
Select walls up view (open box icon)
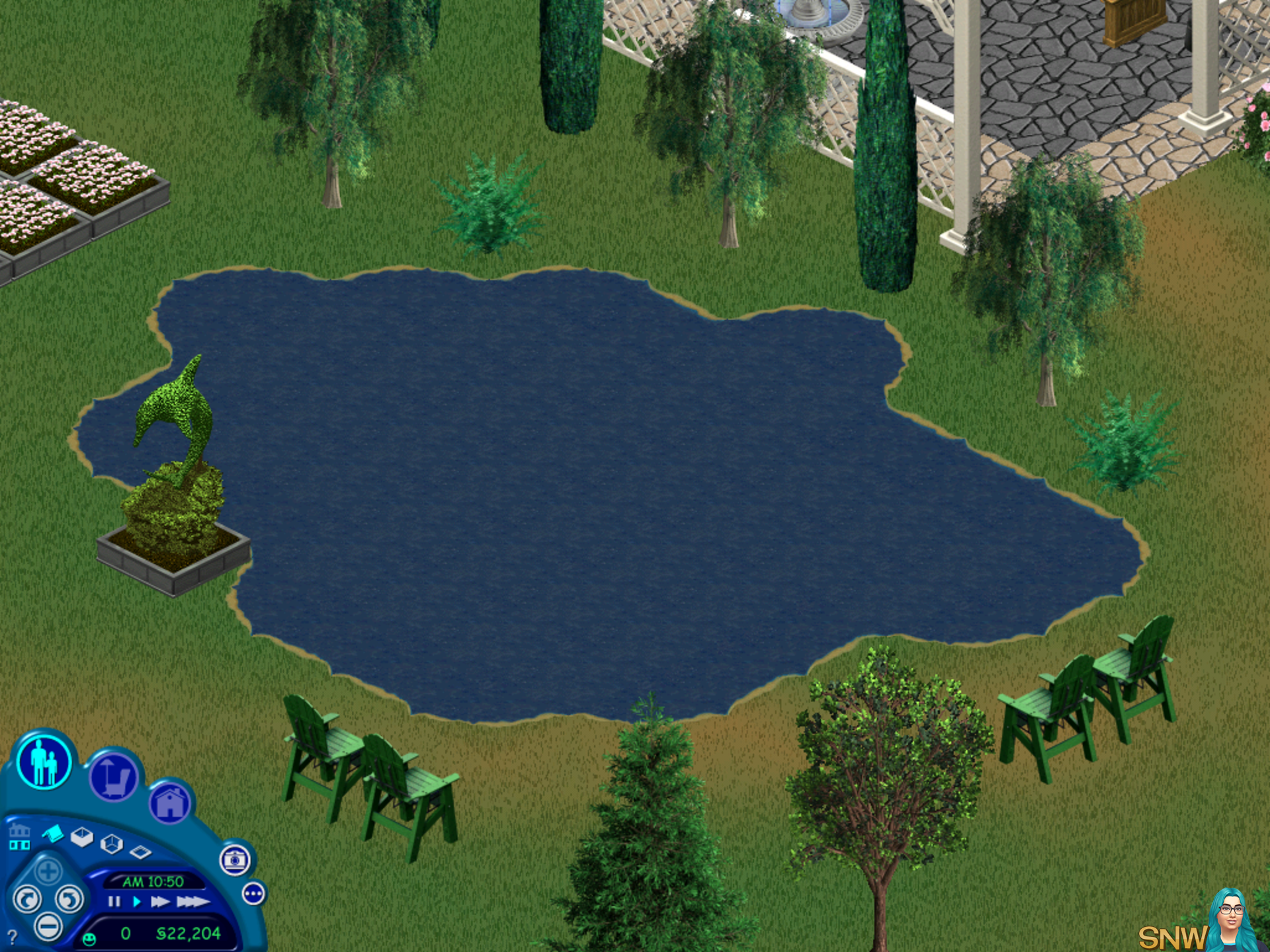pyautogui.click(x=82, y=837)
